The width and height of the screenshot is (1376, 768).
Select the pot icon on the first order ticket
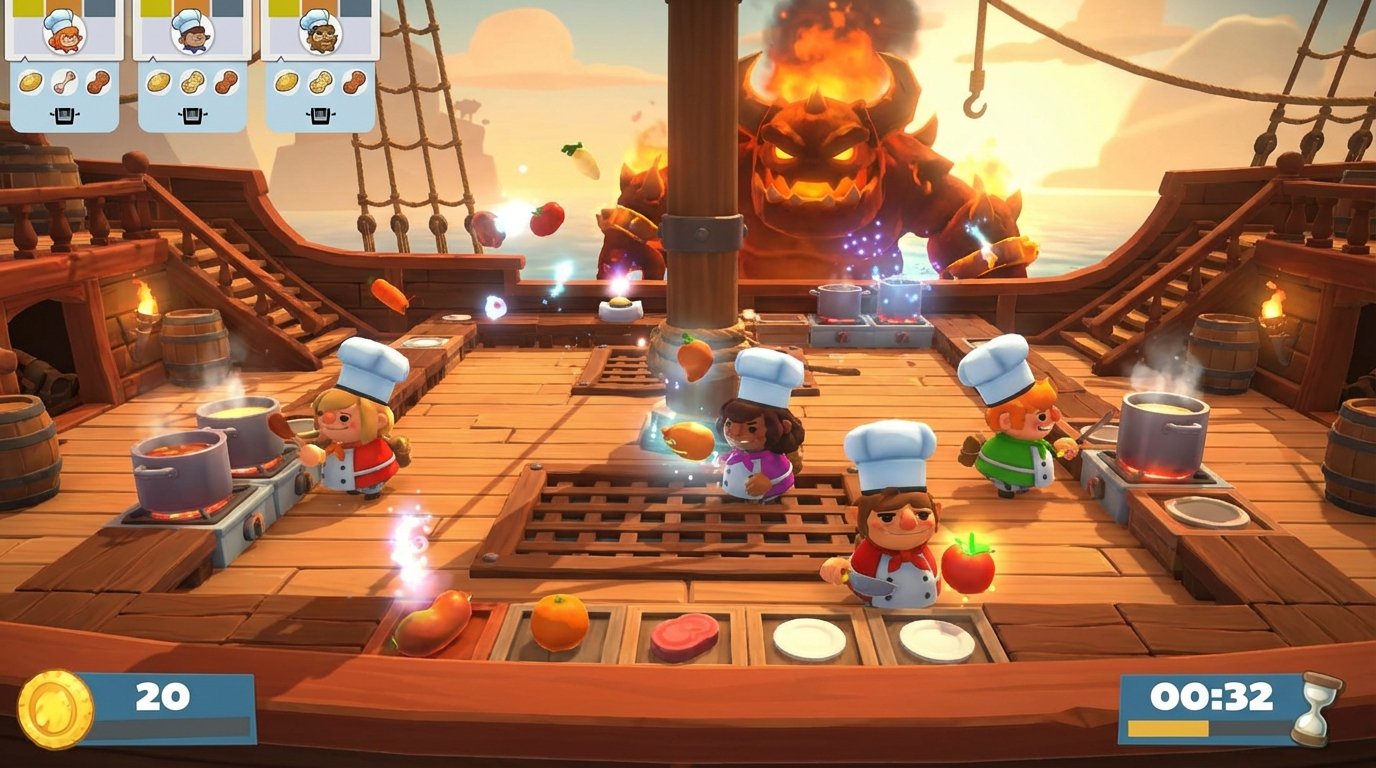coord(64,116)
